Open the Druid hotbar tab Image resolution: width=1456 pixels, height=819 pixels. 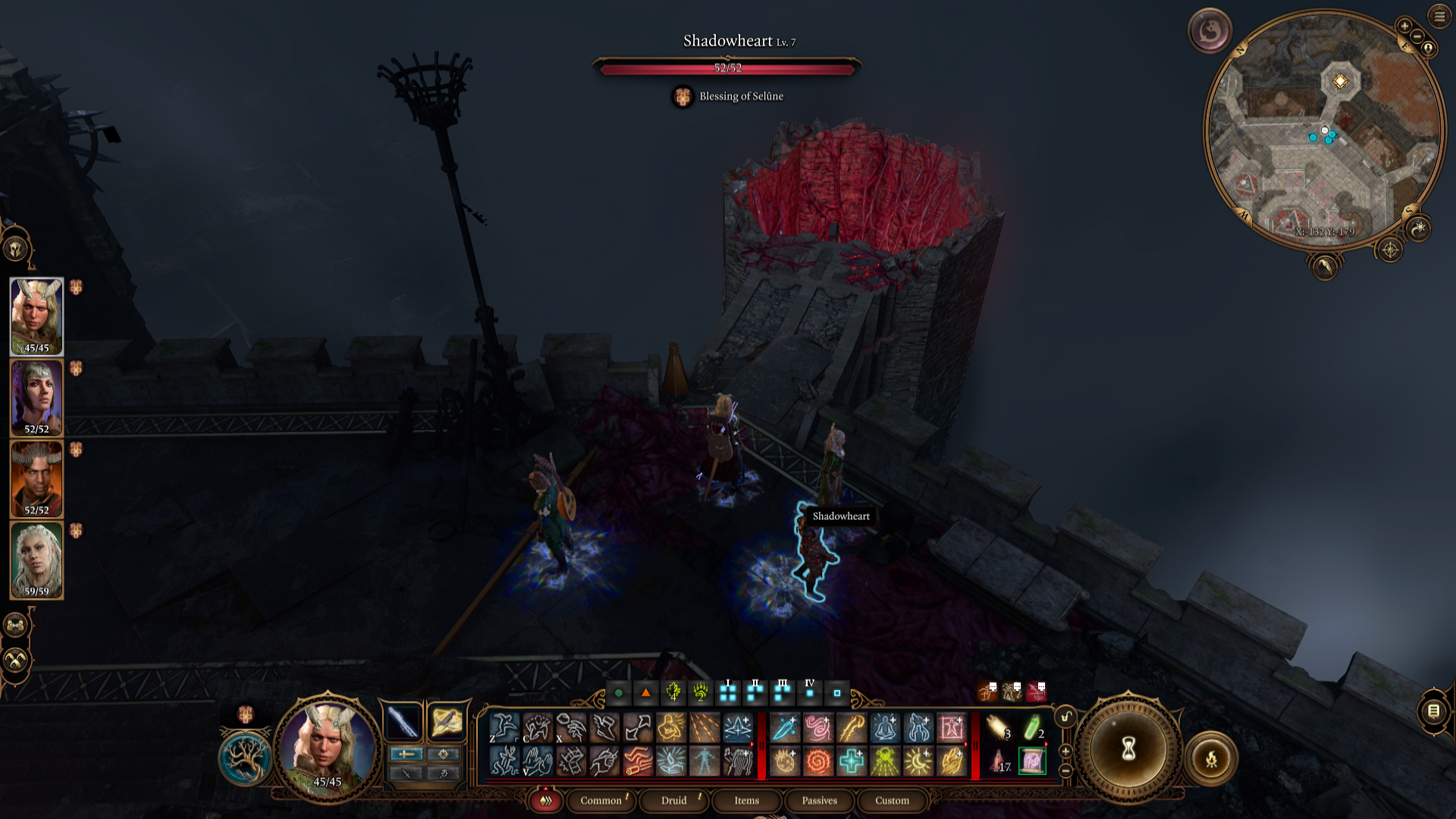pos(673,800)
